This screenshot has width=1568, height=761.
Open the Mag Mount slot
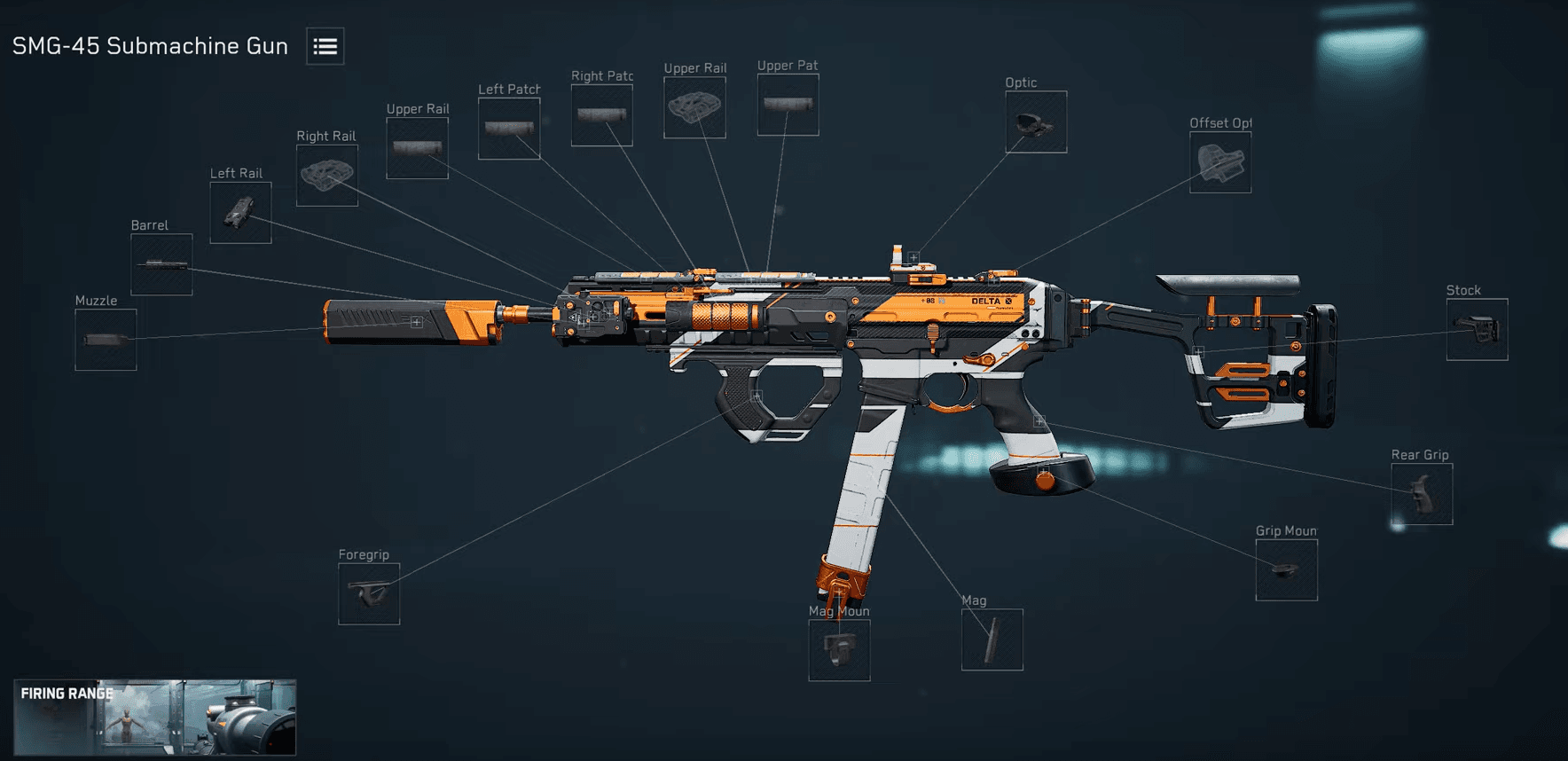coord(838,650)
